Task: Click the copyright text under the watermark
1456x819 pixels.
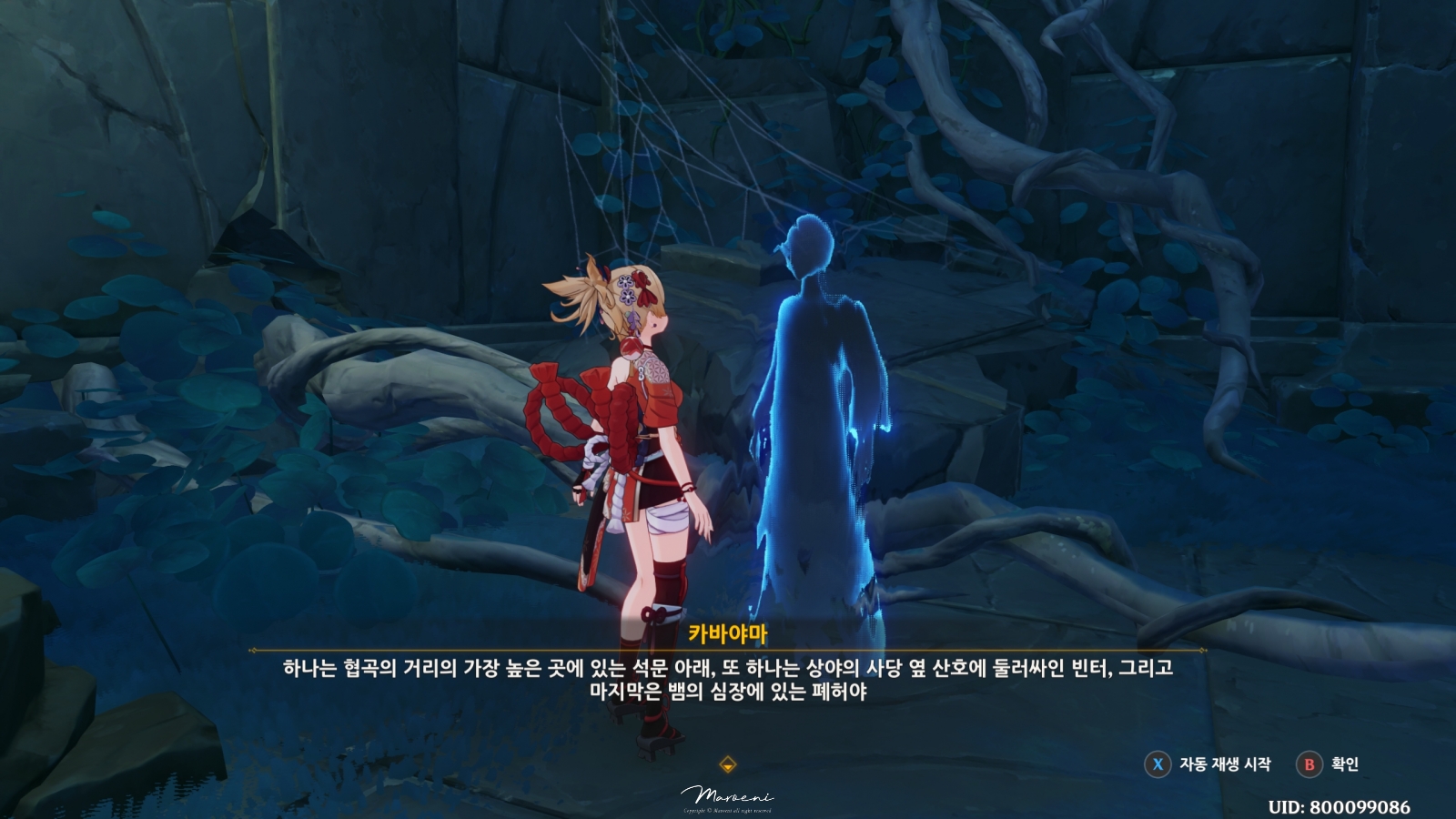Action: tap(726, 813)
